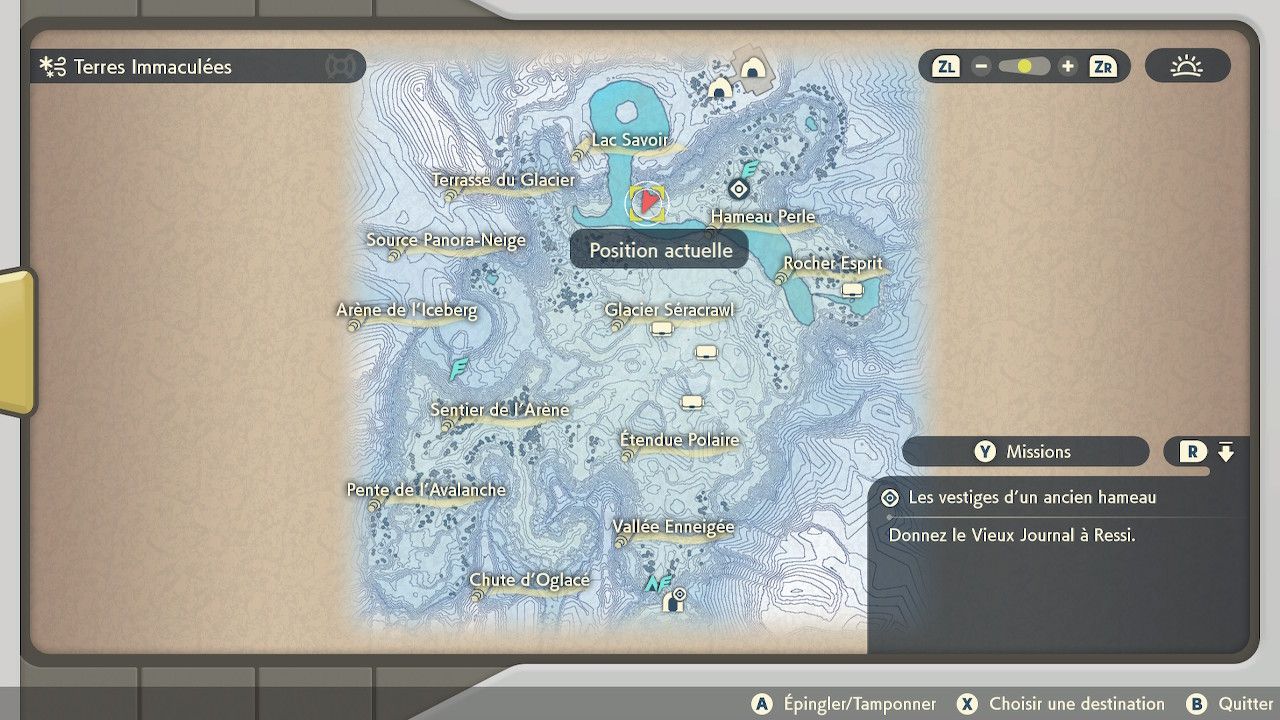The height and width of the screenshot is (720, 1280).
Task: Select Source Panora-Neige on the map
Action: pyautogui.click(x=446, y=240)
